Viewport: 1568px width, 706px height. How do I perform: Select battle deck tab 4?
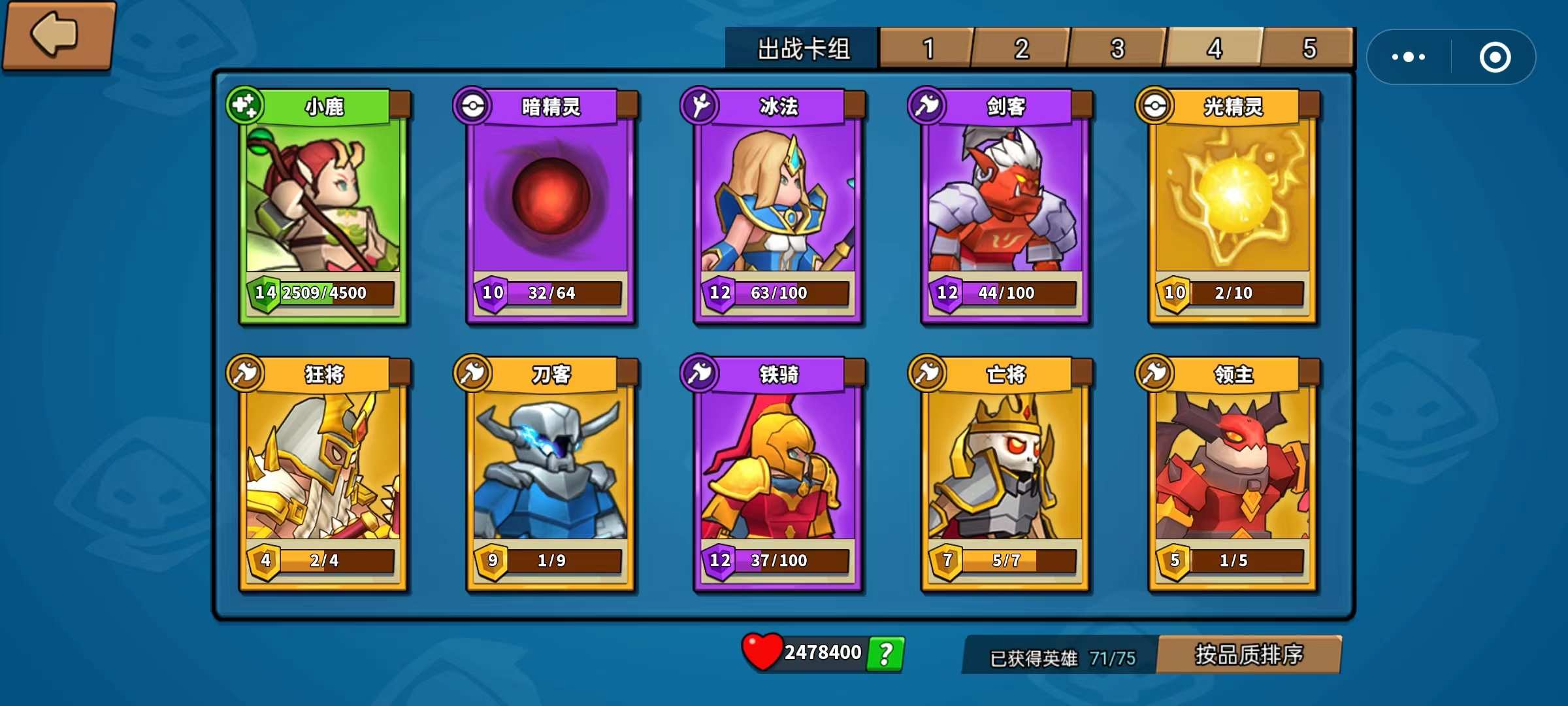pyautogui.click(x=1214, y=48)
